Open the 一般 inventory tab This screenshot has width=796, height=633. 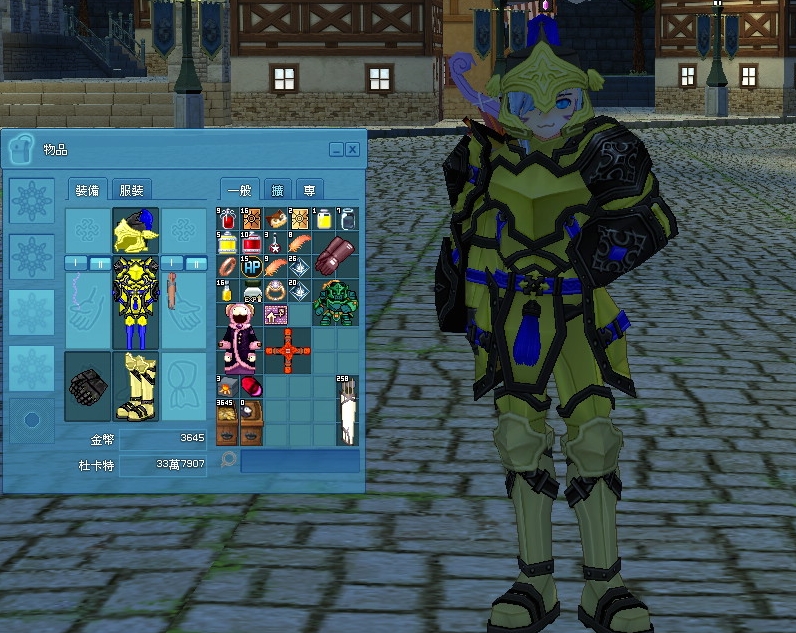240,190
